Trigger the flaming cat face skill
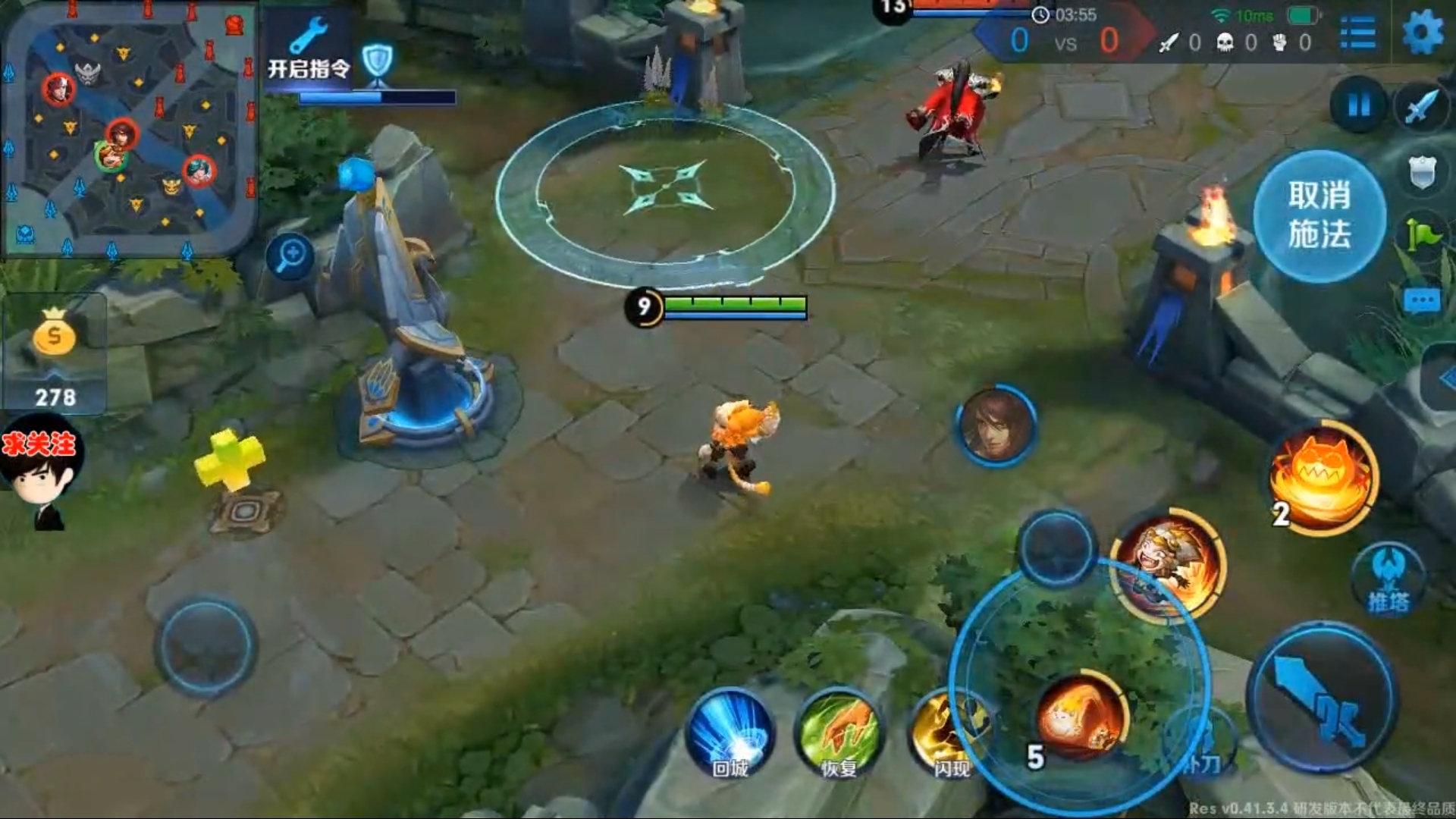The image size is (1456, 819). point(1323,478)
